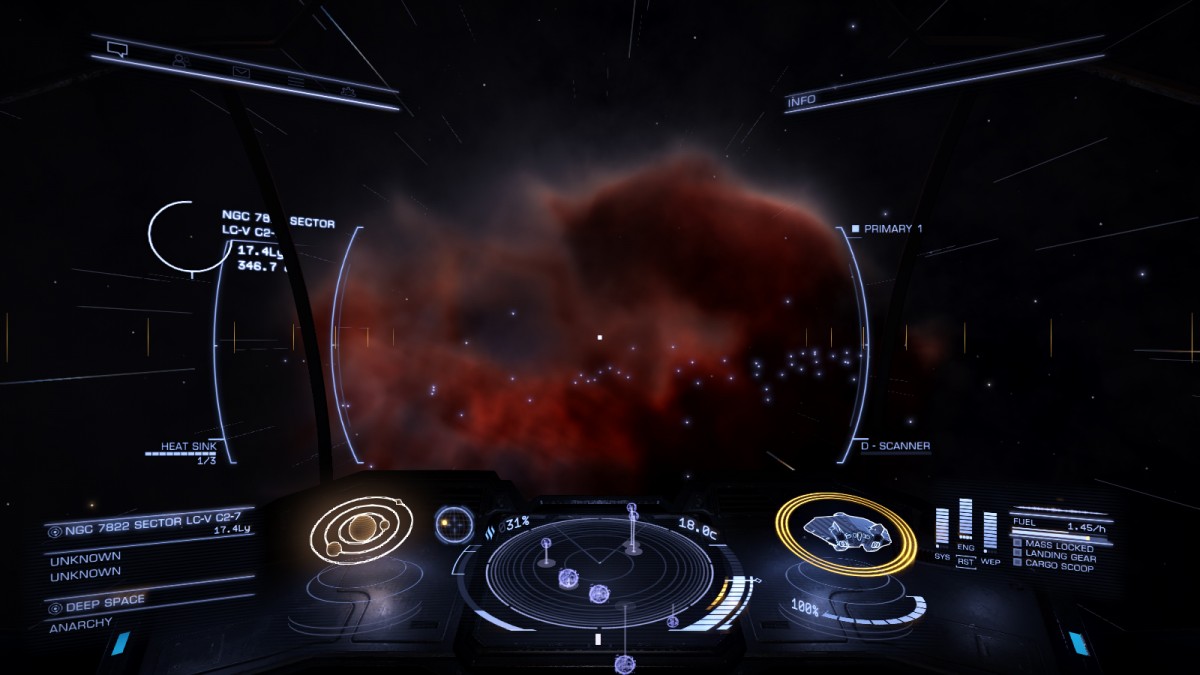The height and width of the screenshot is (675, 1200).
Task: Open the INFO panel
Action: click(x=802, y=101)
